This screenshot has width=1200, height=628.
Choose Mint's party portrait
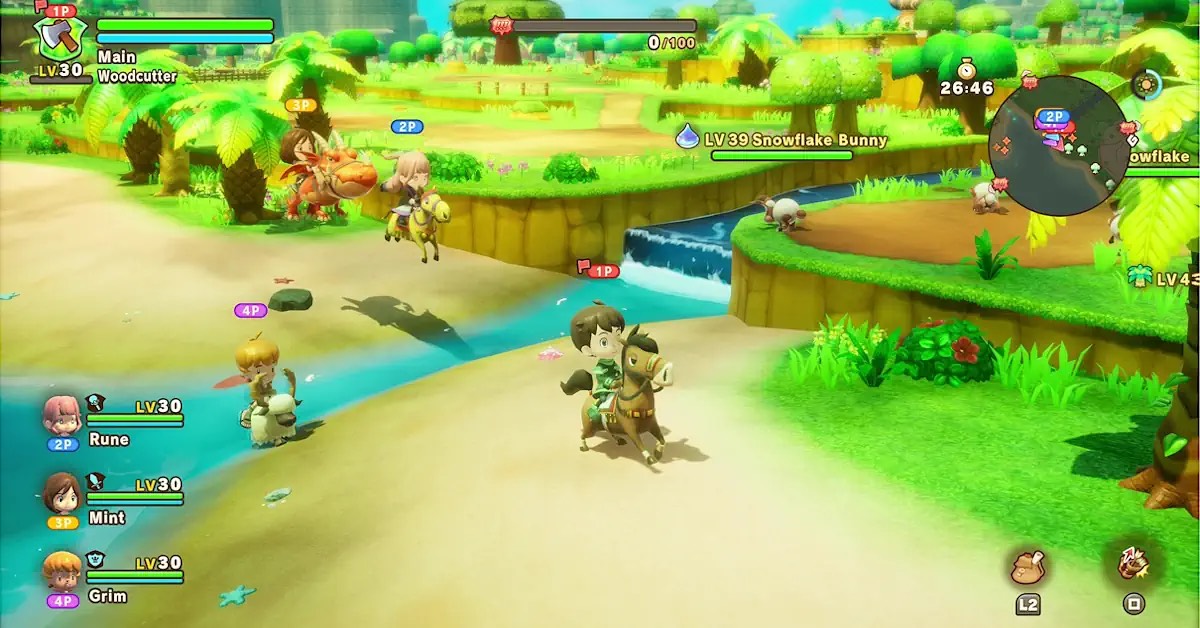coord(62,492)
